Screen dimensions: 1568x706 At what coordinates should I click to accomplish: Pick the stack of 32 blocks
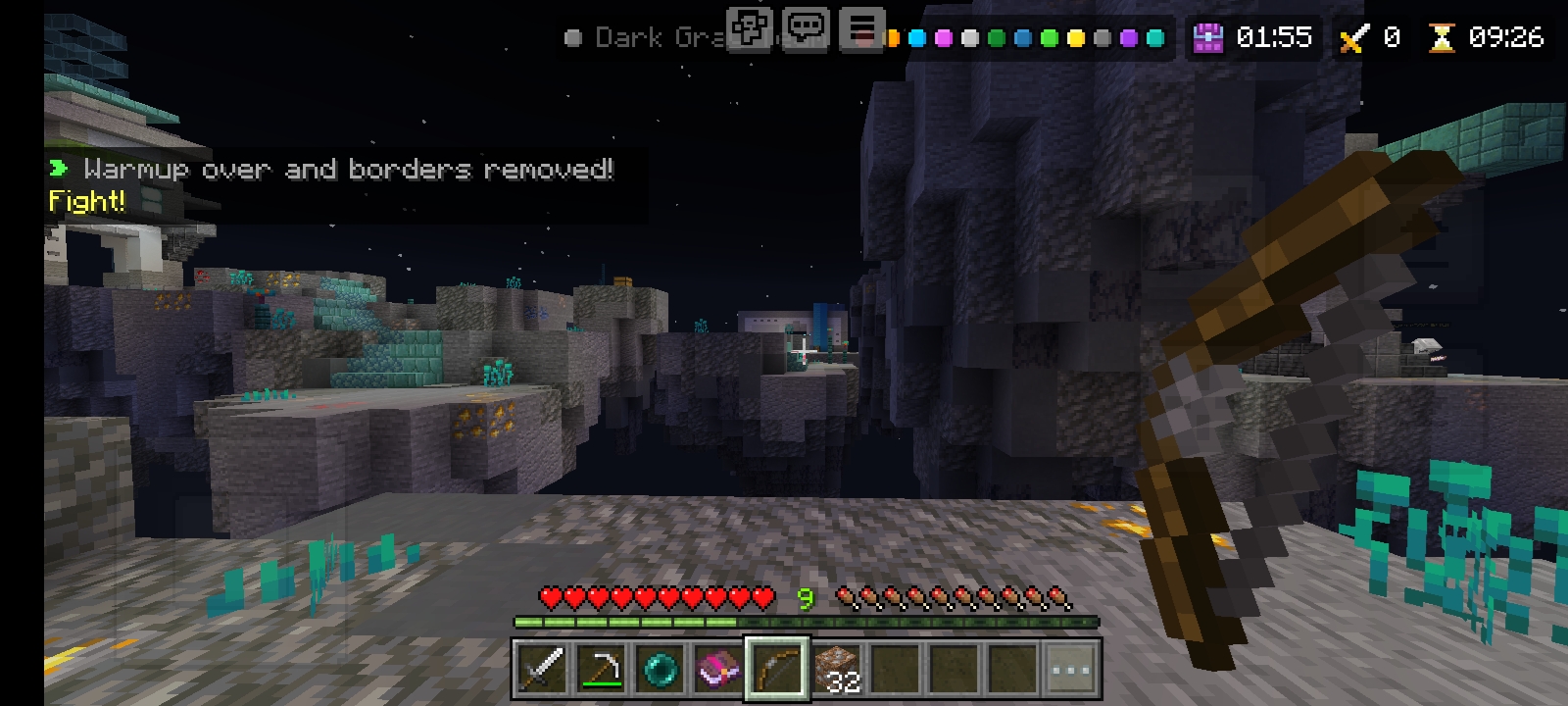[x=836, y=670]
